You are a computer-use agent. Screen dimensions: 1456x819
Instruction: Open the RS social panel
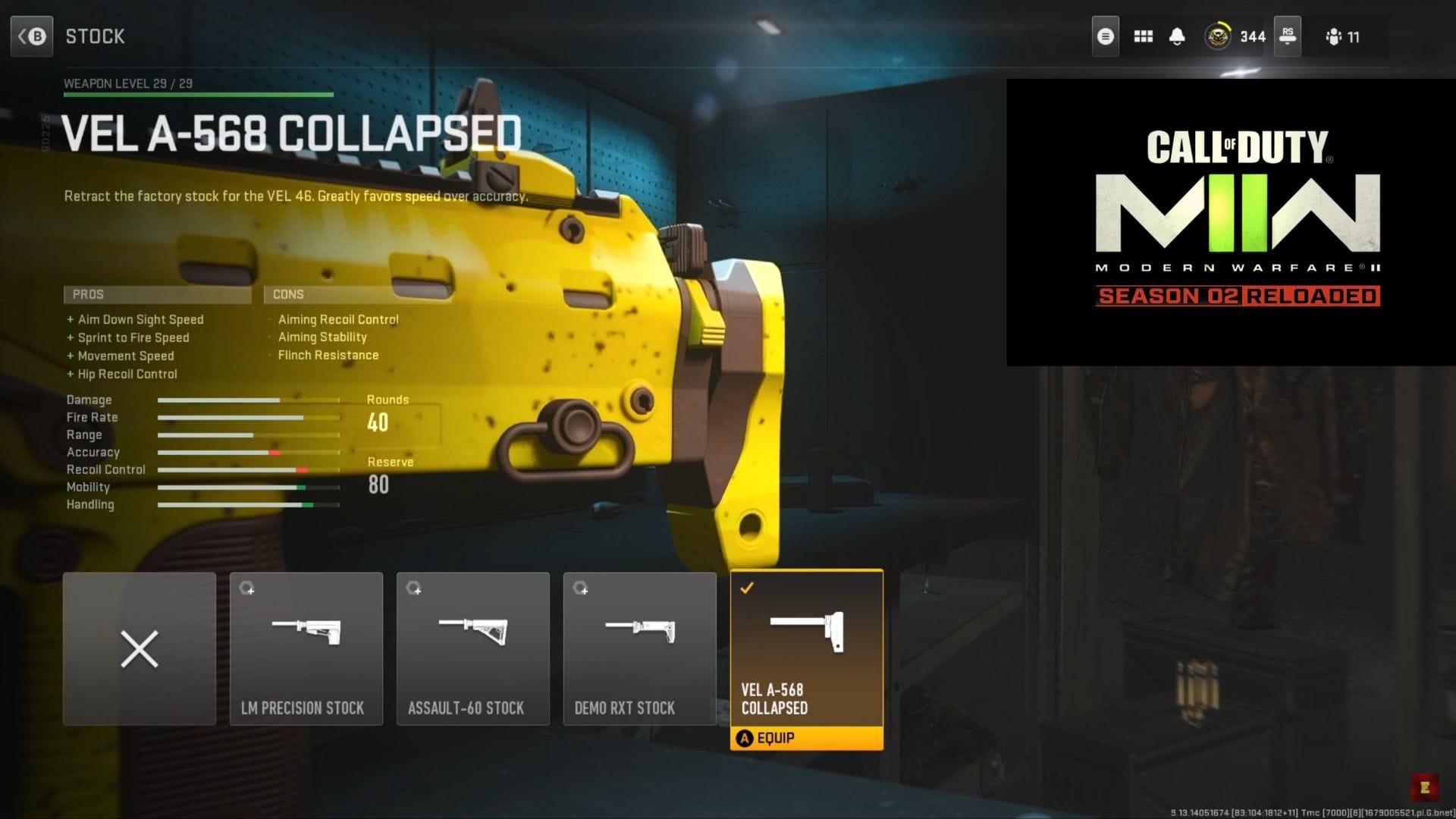click(1288, 36)
